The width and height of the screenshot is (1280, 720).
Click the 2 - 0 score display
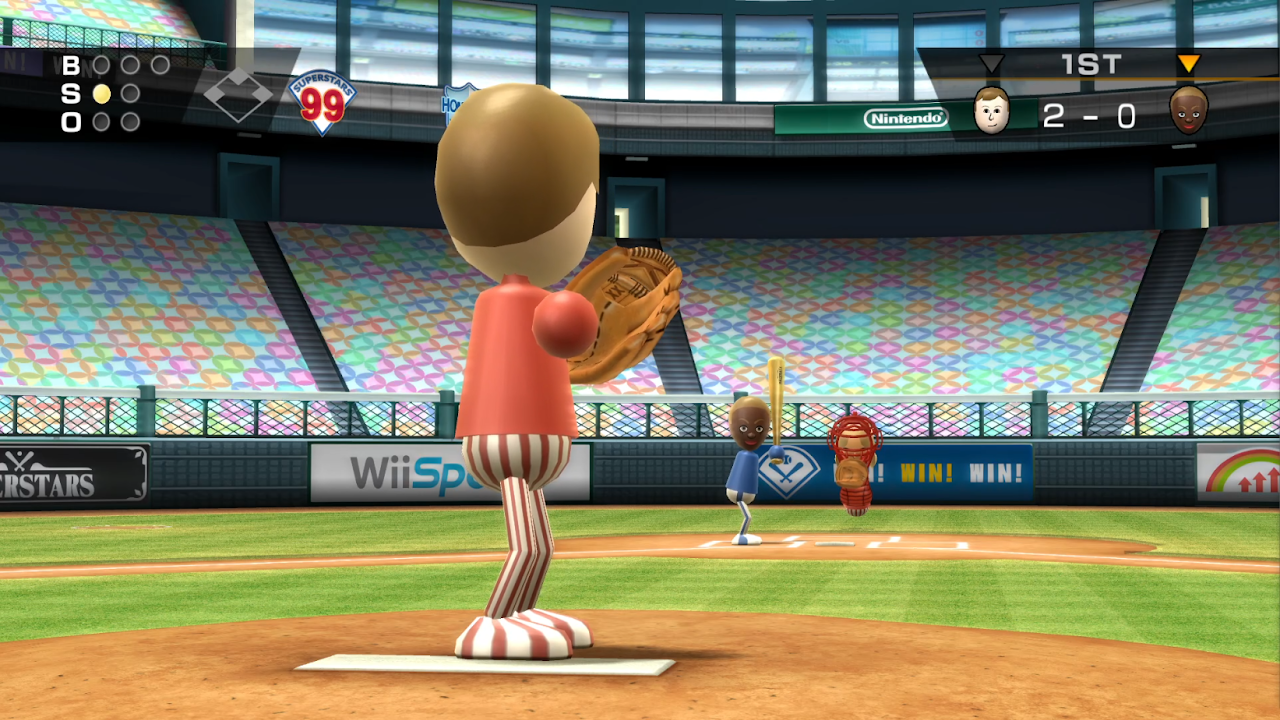tap(1090, 116)
